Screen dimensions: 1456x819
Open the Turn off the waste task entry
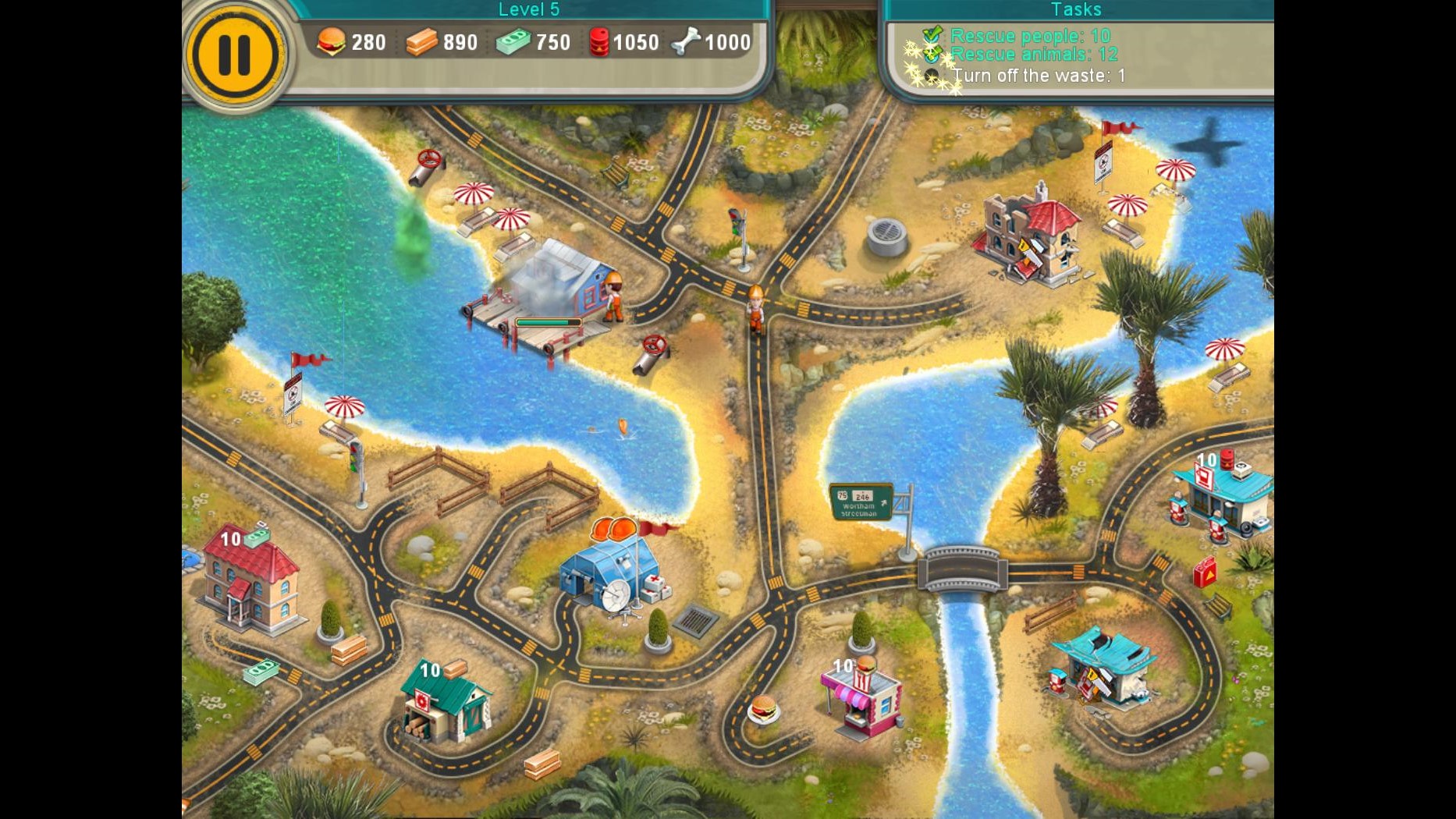(x=1038, y=76)
